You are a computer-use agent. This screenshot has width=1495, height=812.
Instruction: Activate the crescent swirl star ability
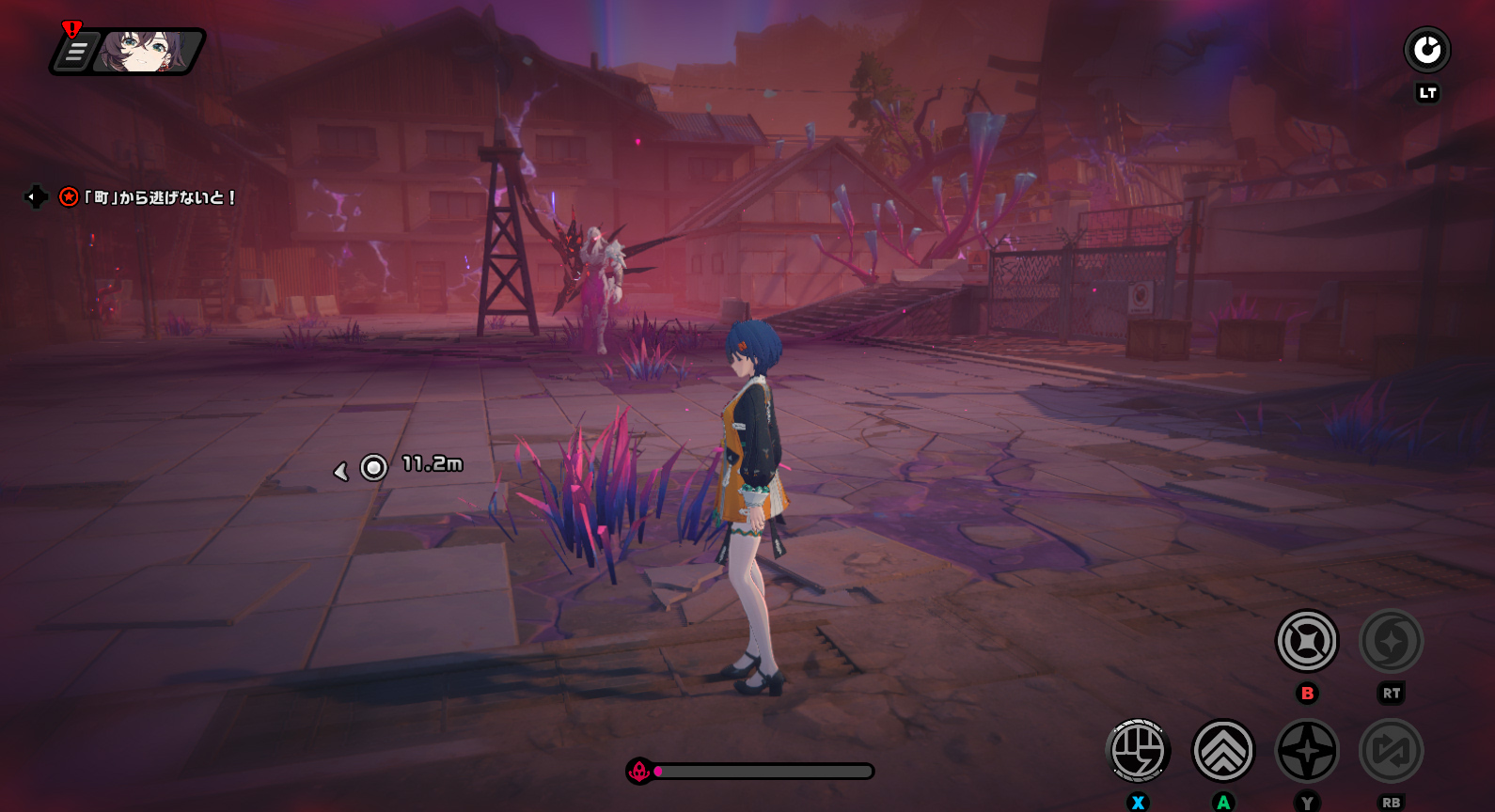tap(1391, 641)
